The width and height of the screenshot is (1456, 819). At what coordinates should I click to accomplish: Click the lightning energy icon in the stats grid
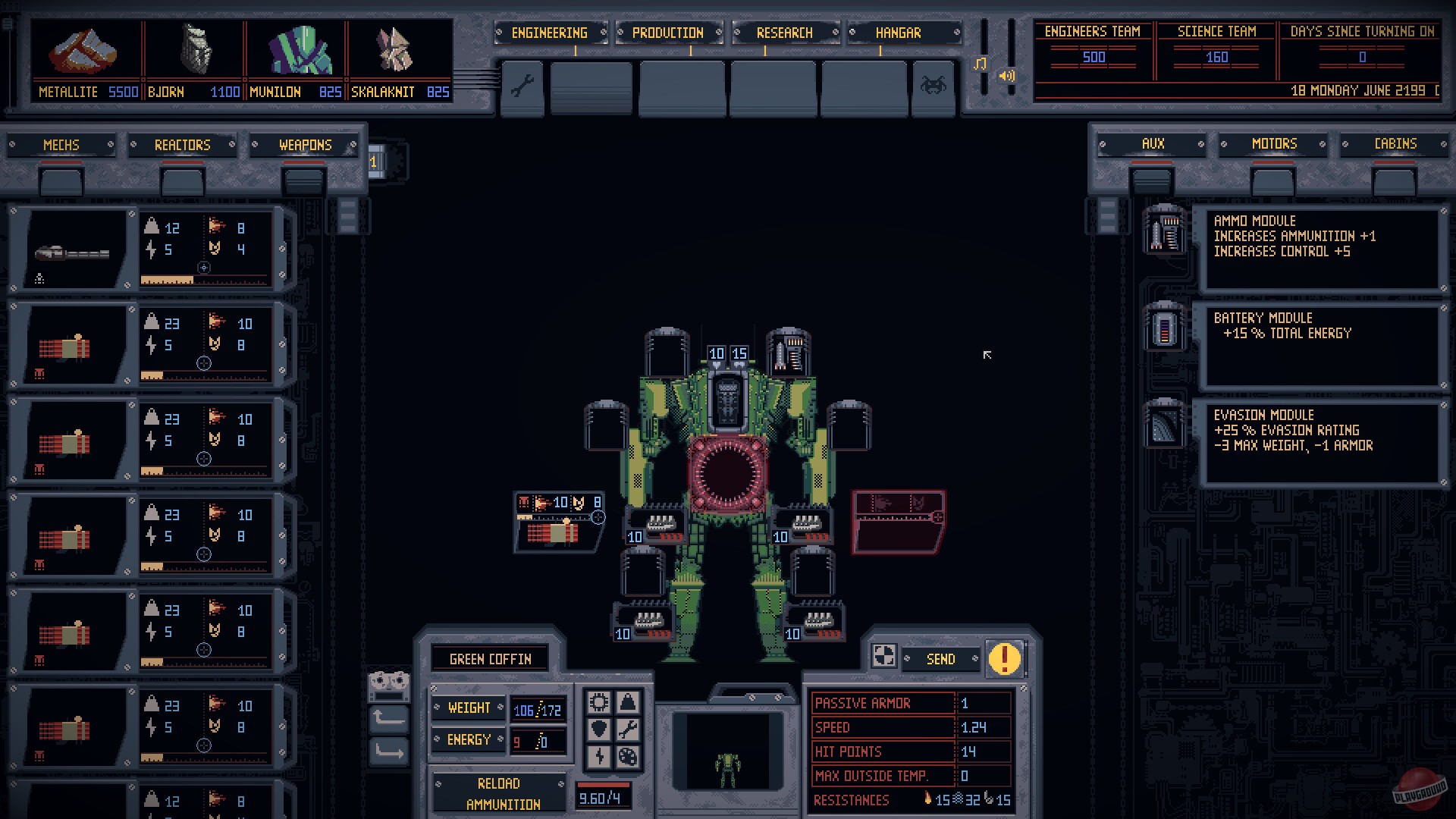coord(598,757)
